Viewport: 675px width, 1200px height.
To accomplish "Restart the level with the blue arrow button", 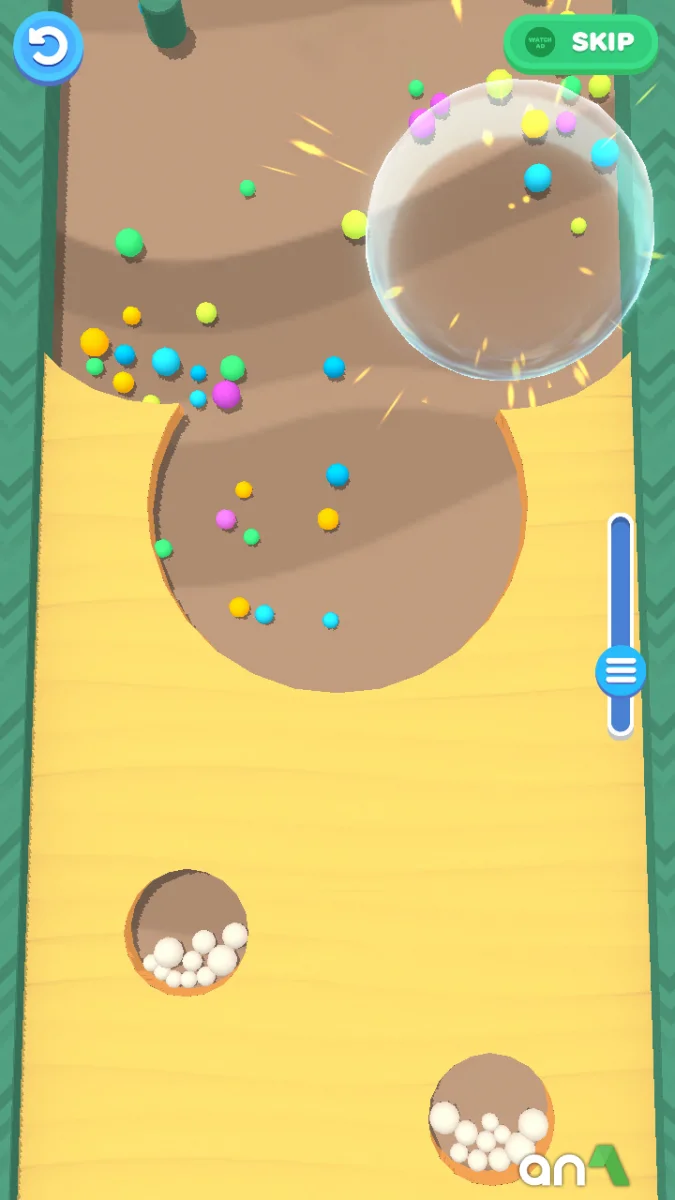I will point(47,46).
